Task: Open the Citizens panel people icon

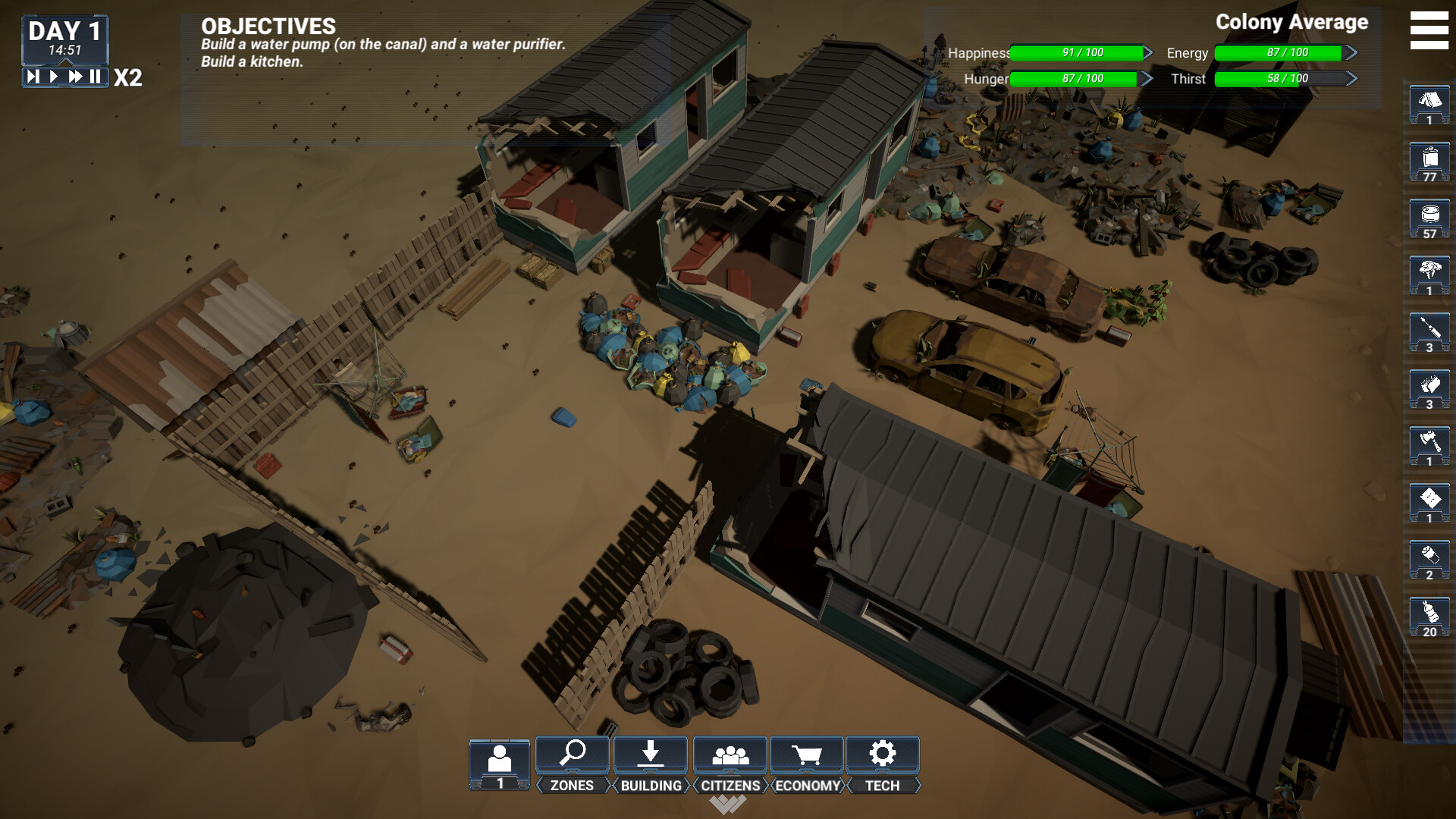Action: (730, 755)
